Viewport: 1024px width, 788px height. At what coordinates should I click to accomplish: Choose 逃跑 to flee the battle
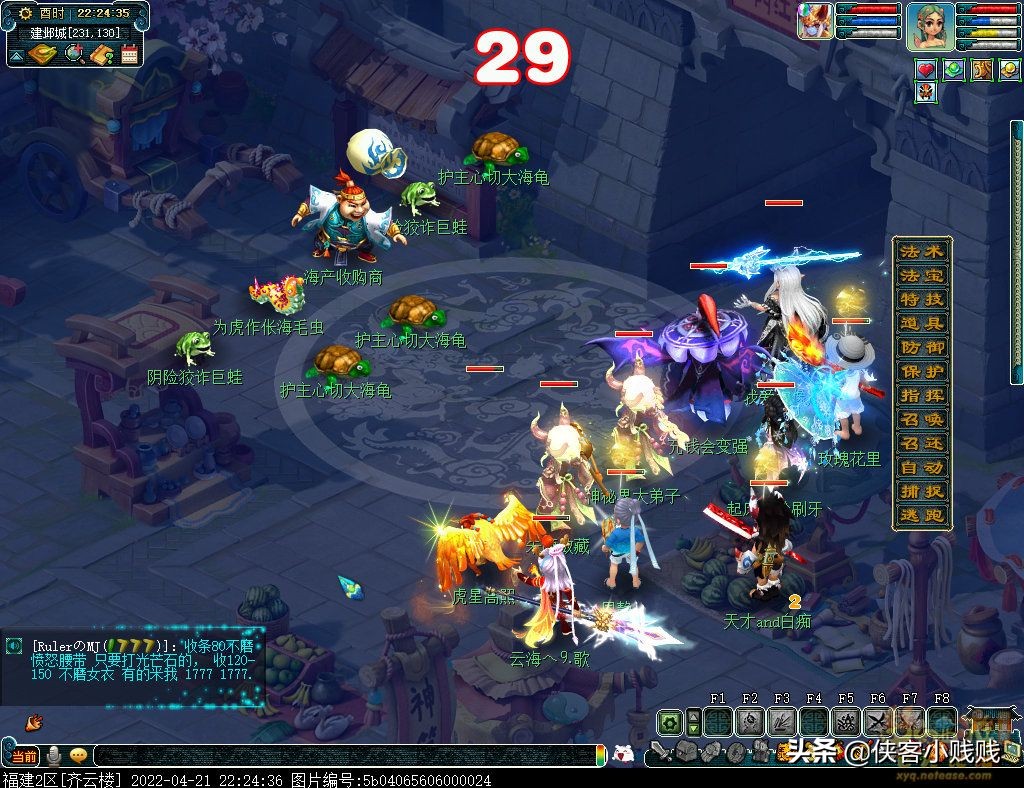click(921, 515)
